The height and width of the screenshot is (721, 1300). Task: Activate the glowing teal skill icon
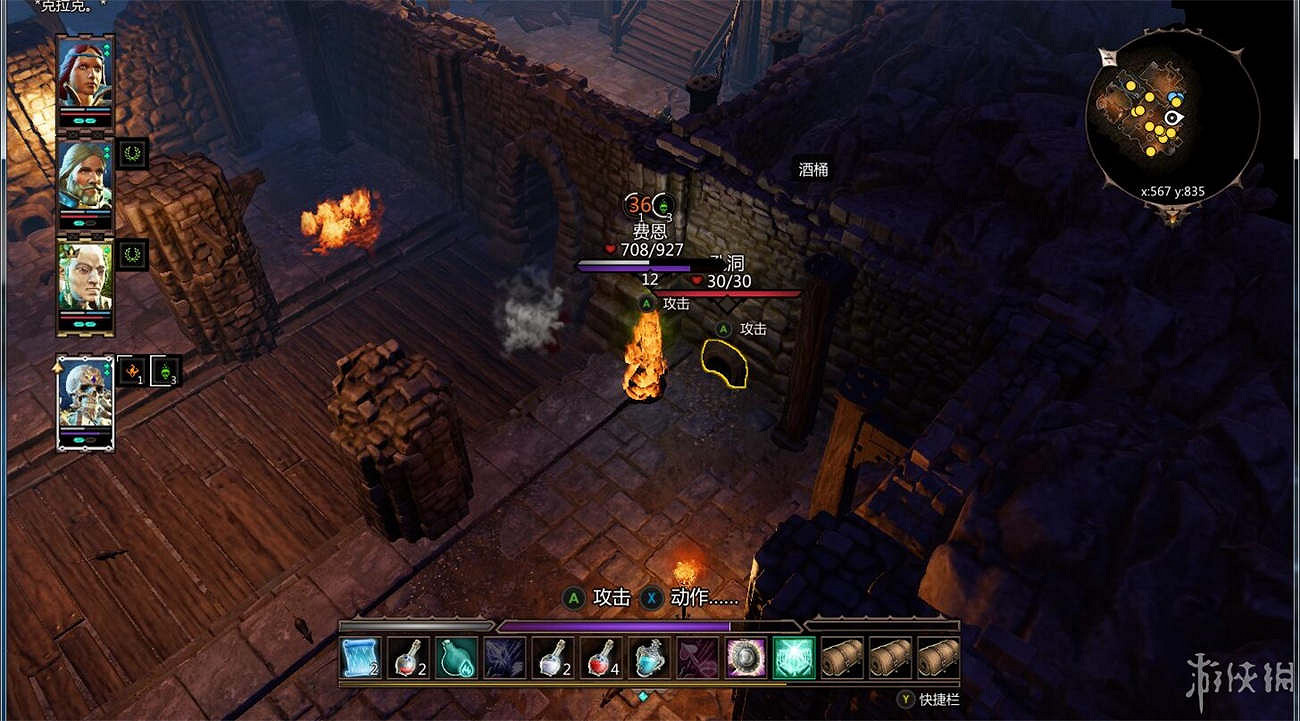793,658
